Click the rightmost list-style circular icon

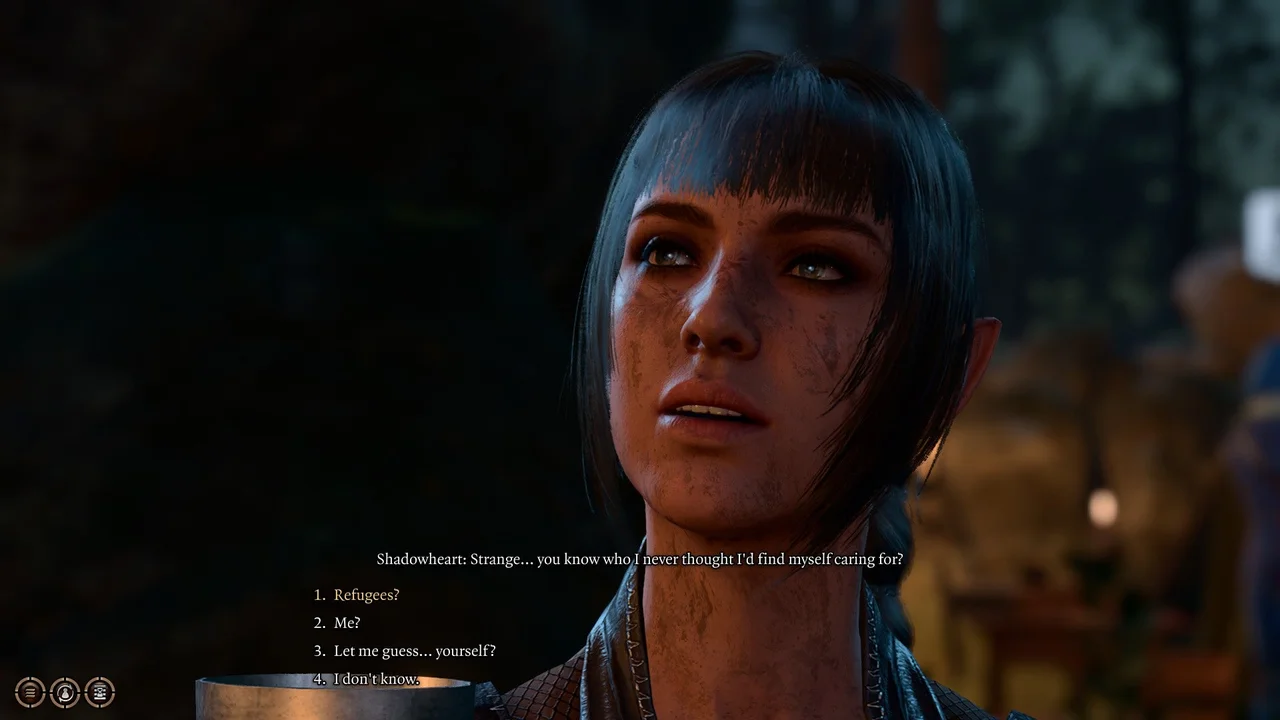[x=99, y=692]
